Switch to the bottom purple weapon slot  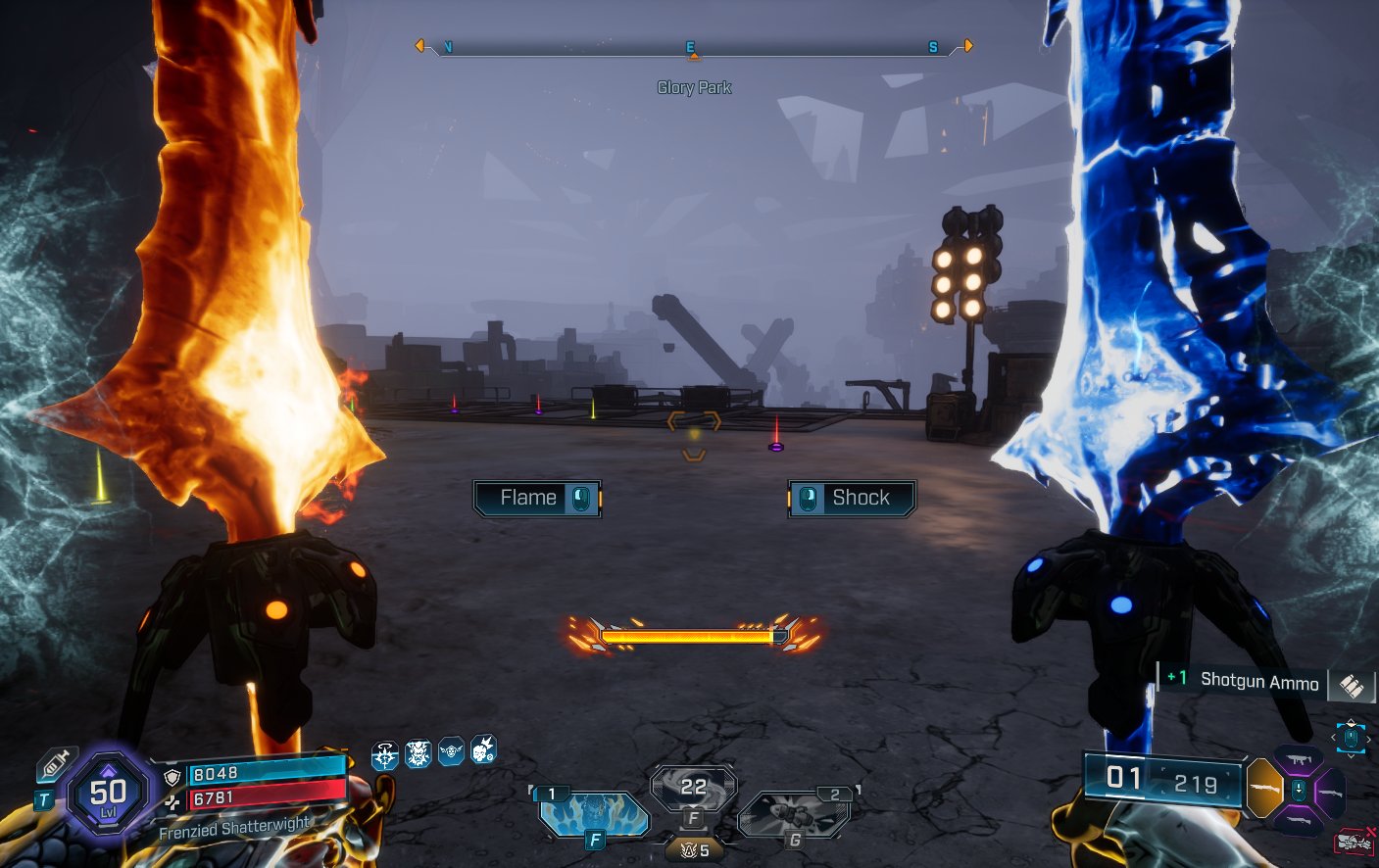tap(1300, 819)
